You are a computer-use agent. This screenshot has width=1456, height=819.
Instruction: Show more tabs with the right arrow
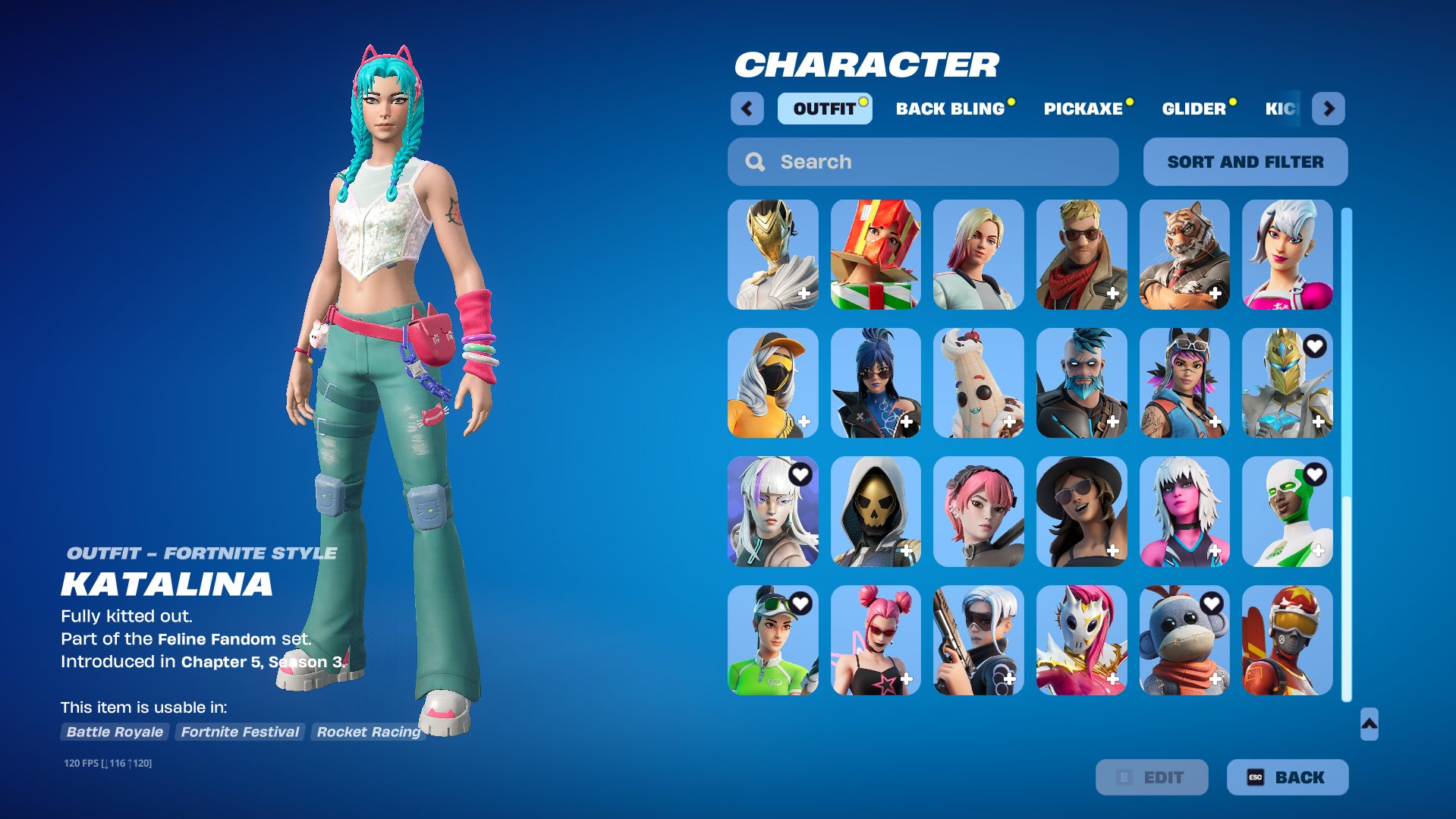[x=1328, y=109]
